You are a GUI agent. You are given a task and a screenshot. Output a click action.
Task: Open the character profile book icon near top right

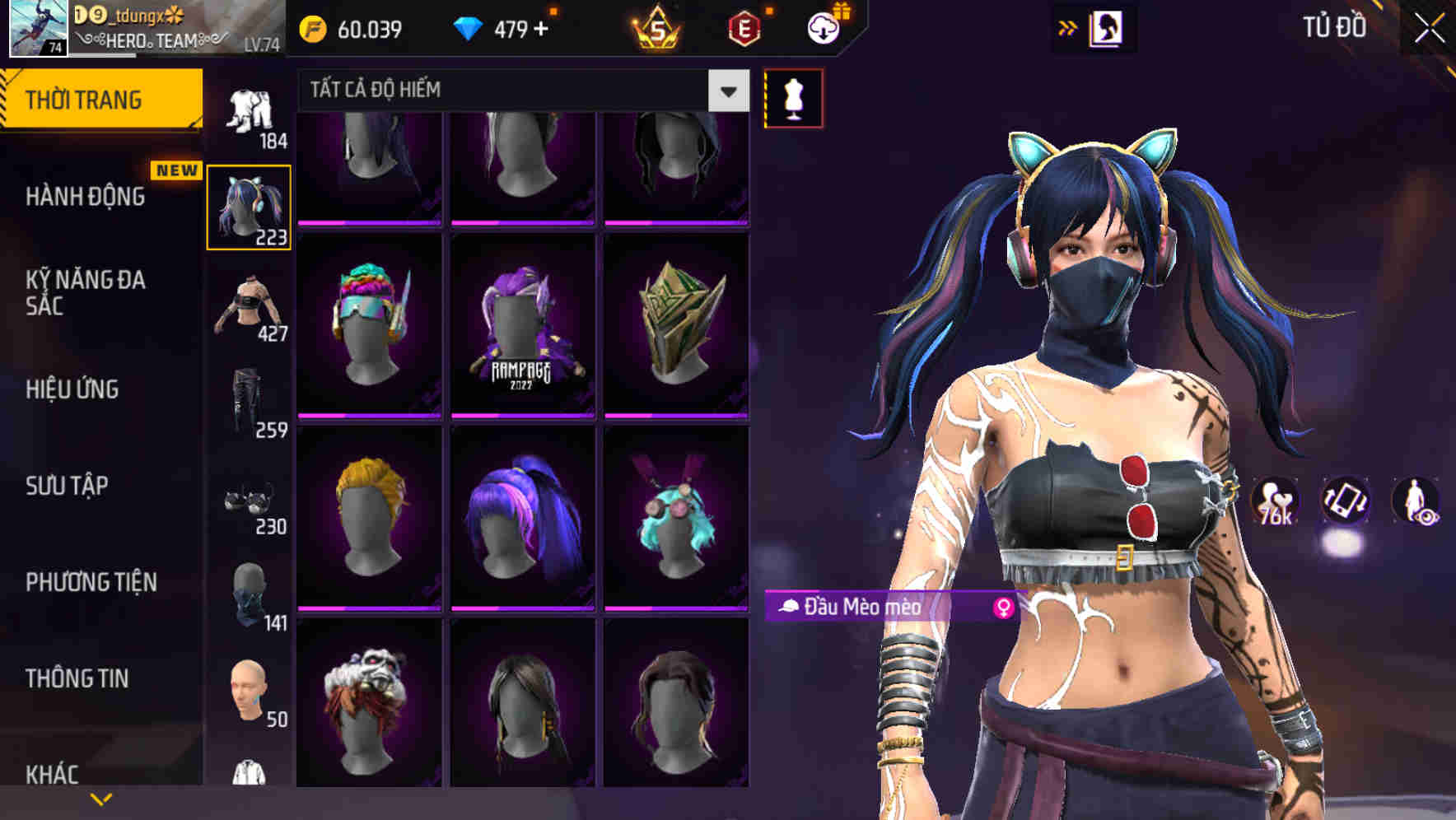click(1108, 26)
